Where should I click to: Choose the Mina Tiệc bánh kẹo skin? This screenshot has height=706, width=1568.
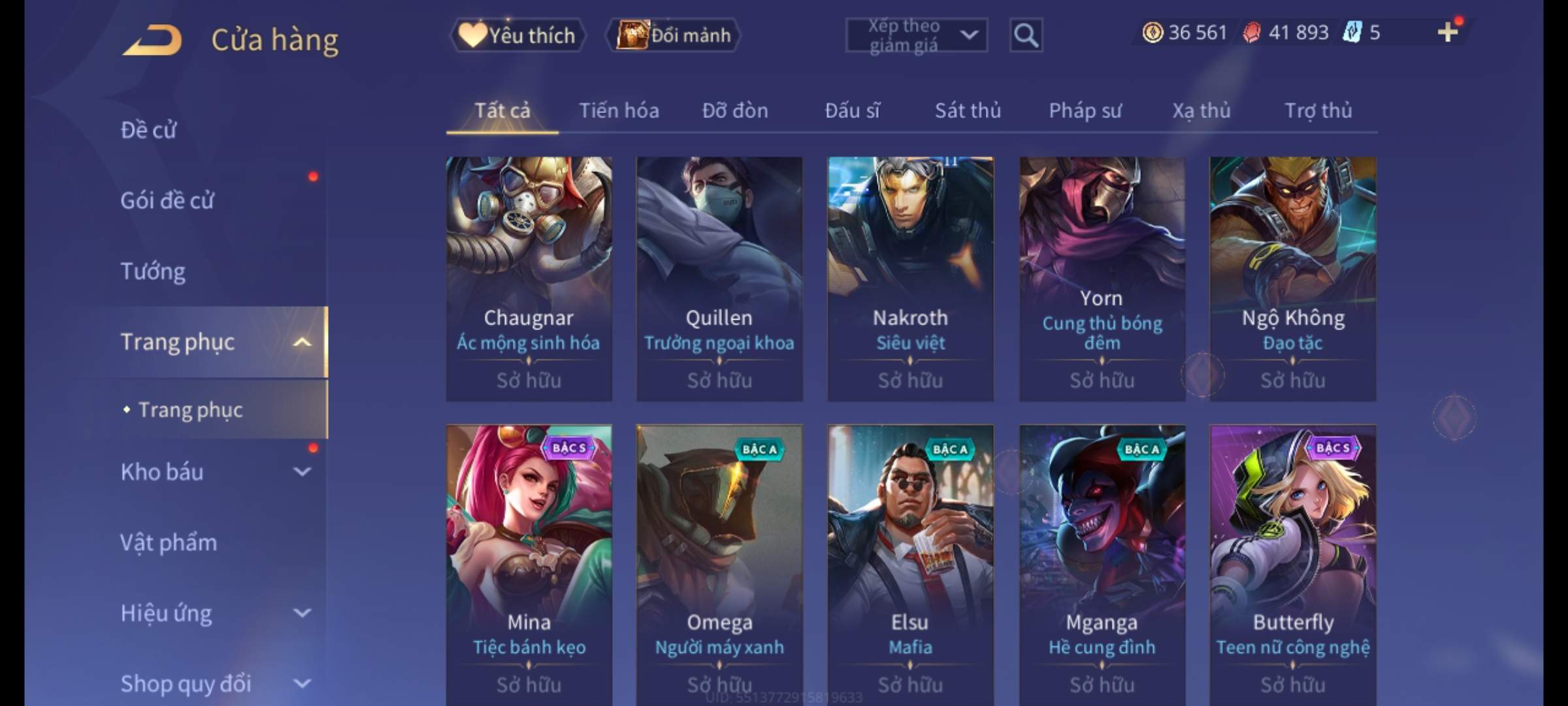click(529, 562)
